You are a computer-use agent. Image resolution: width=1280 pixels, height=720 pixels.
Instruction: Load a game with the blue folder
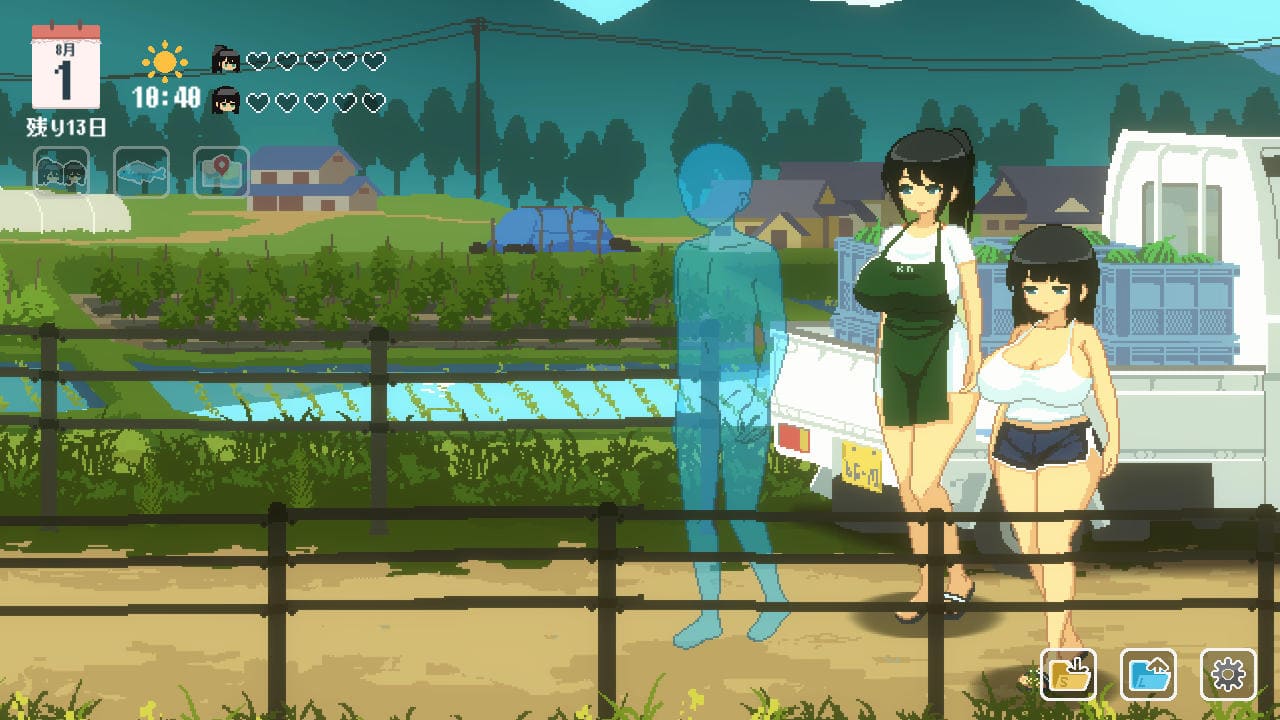click(1148, 675)
